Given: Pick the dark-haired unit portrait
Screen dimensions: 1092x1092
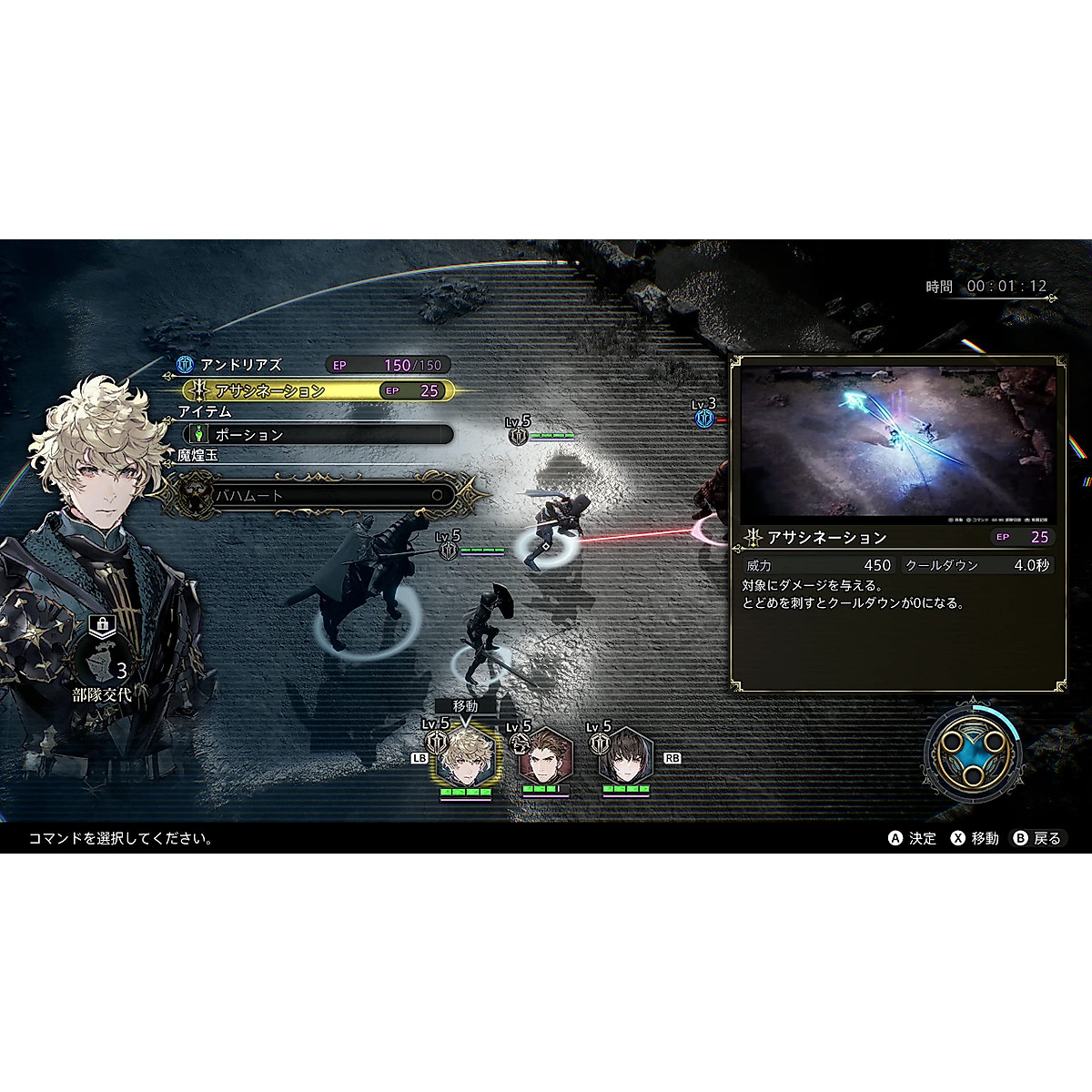Looking at the screenshot, I should (x=626, y=757).
